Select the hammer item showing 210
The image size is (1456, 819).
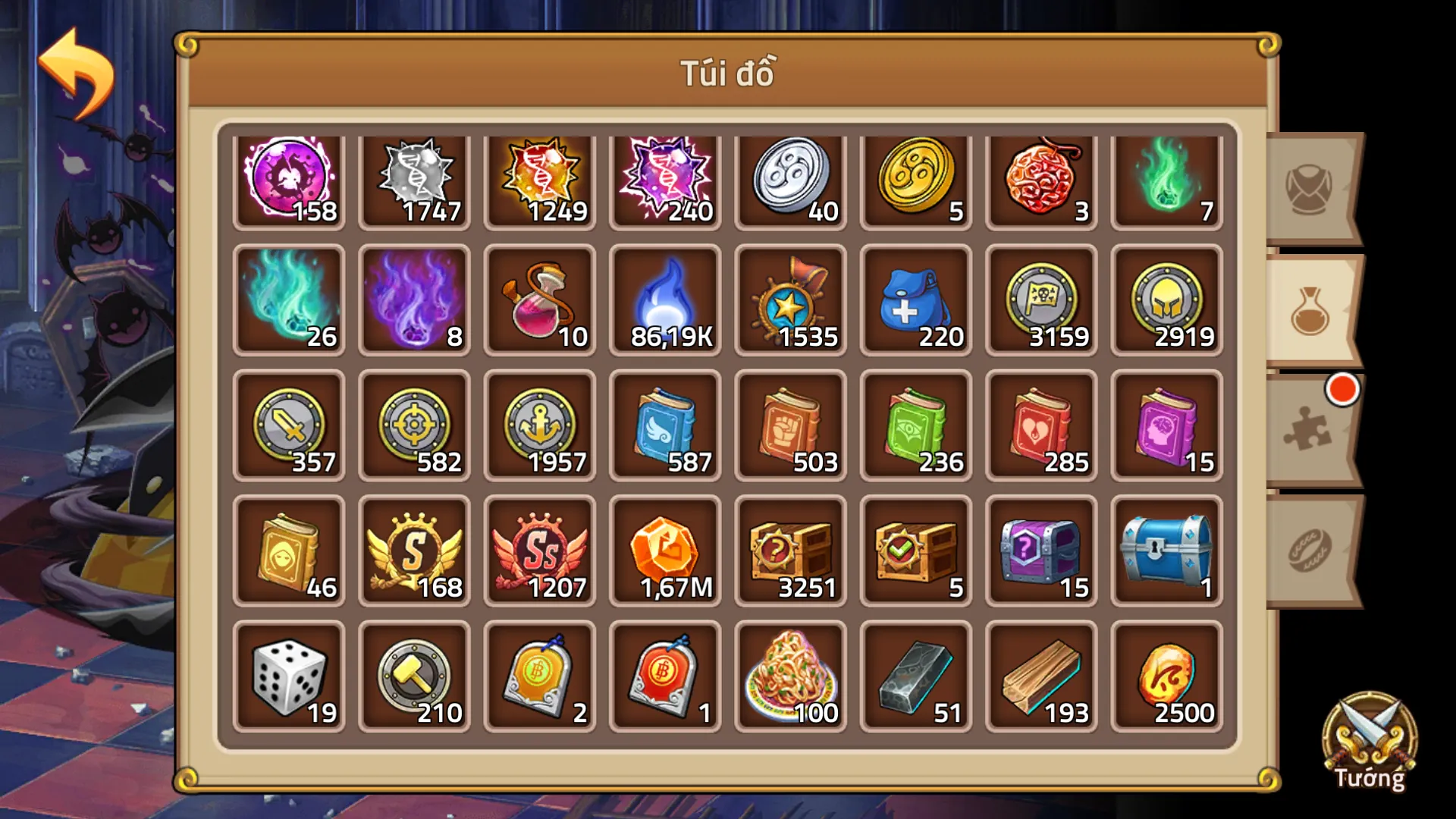click(x=413, y=675)
